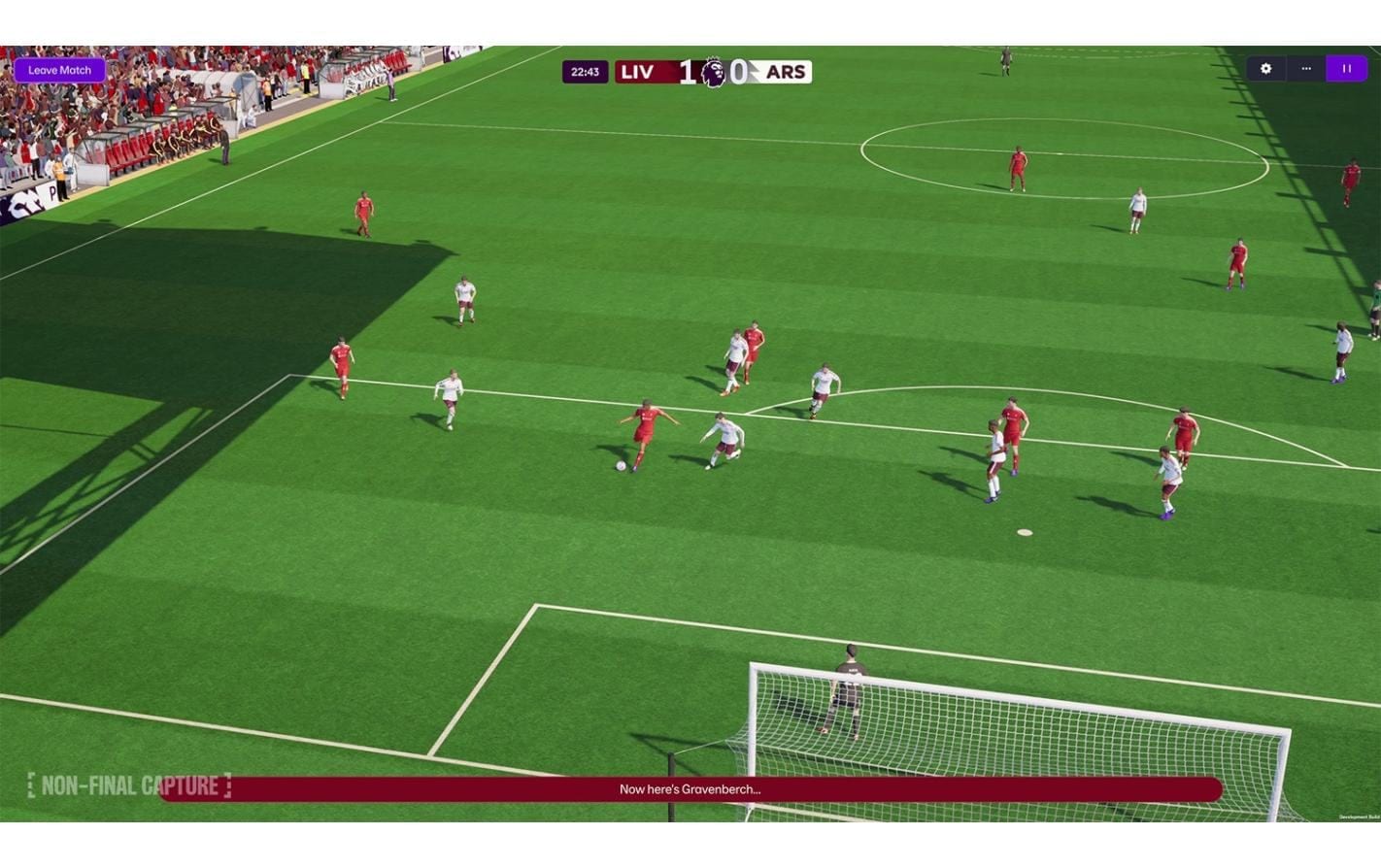Viewport: 1381px width, 868px height.
Task: Click the match clock showing 22:43
Action: (586, 70)
